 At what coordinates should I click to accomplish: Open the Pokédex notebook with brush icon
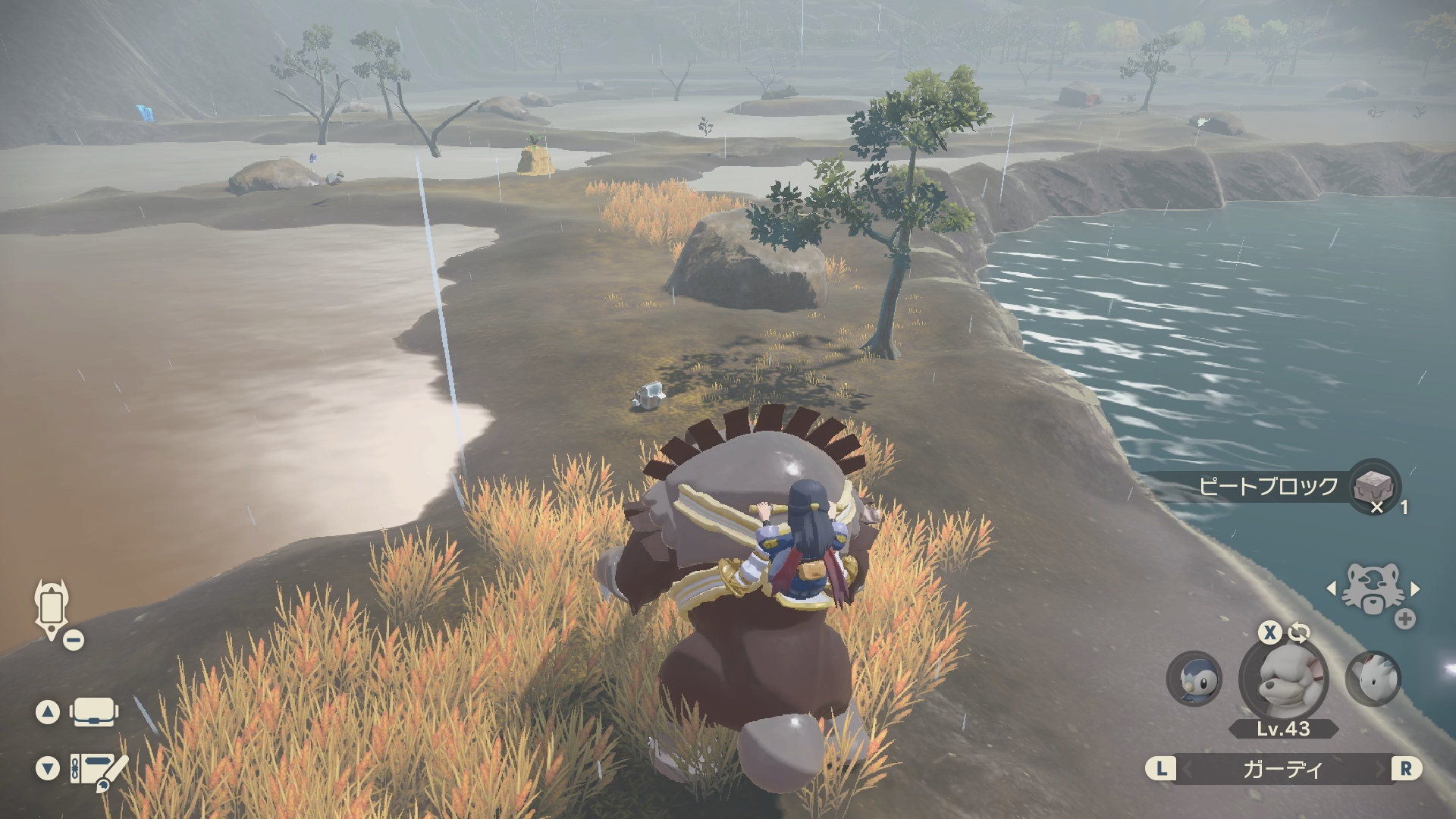97,769
